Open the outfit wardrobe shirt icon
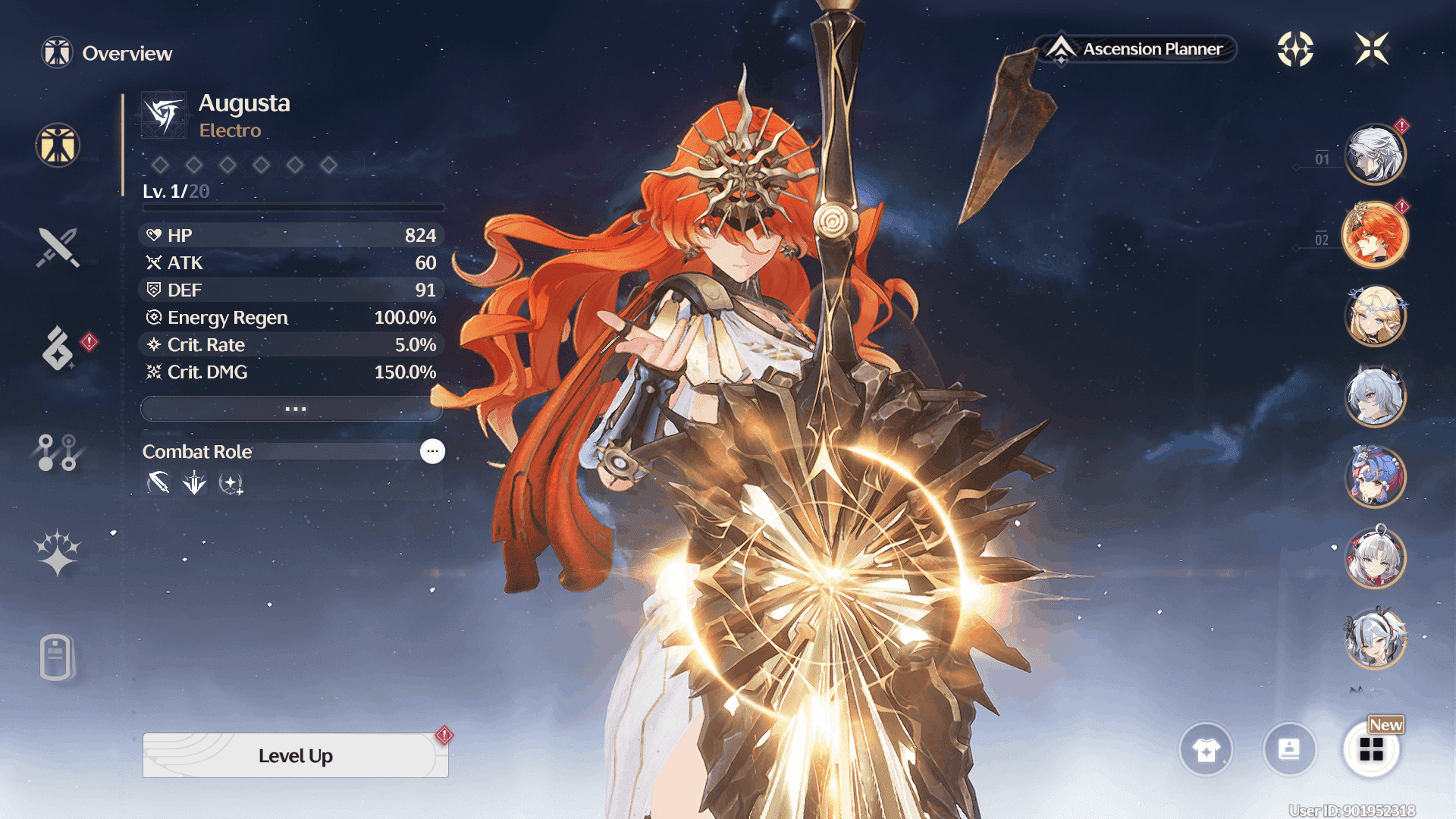 (x=1206, y=750)
